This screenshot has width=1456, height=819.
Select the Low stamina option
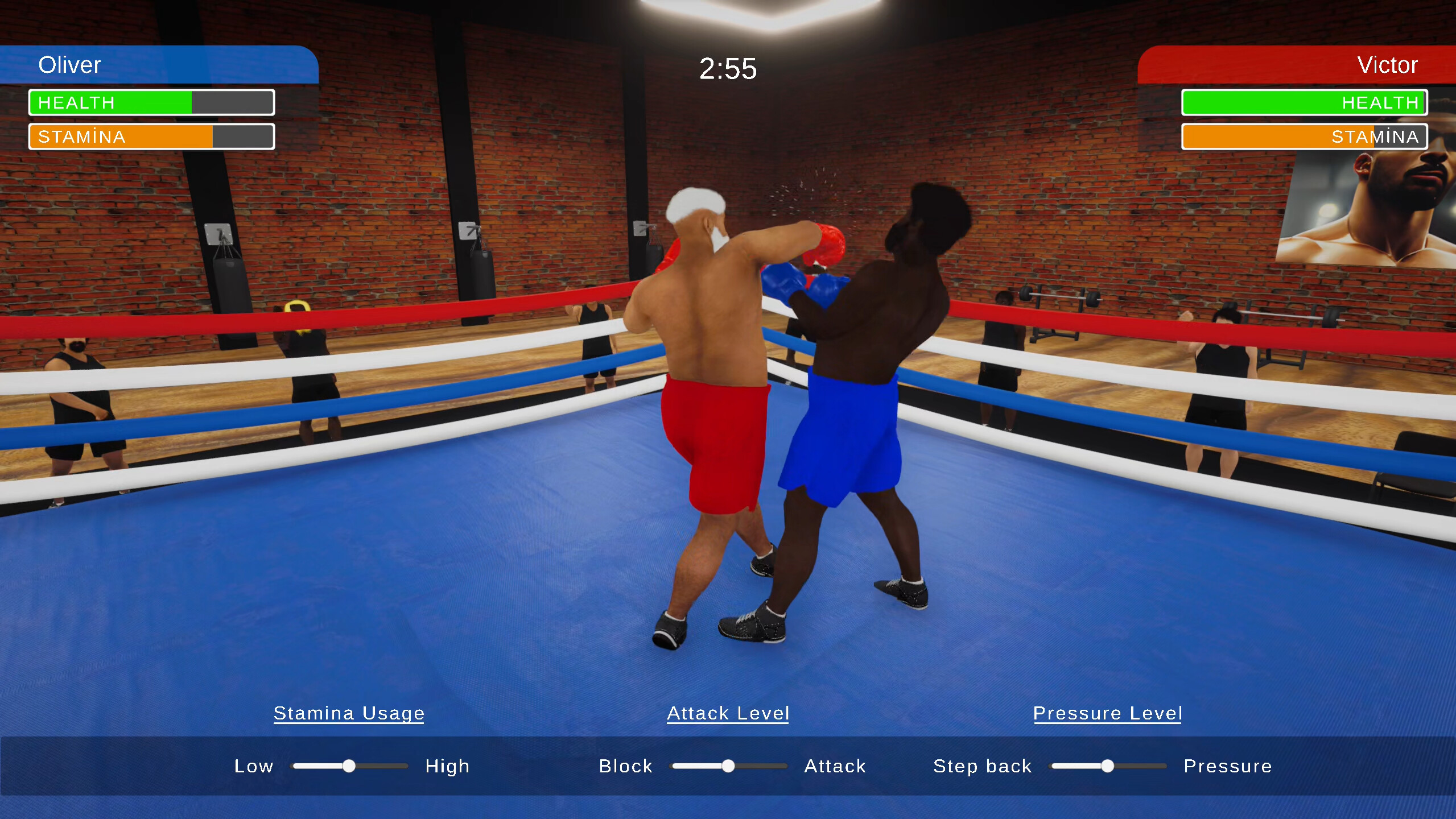(254, 766)
